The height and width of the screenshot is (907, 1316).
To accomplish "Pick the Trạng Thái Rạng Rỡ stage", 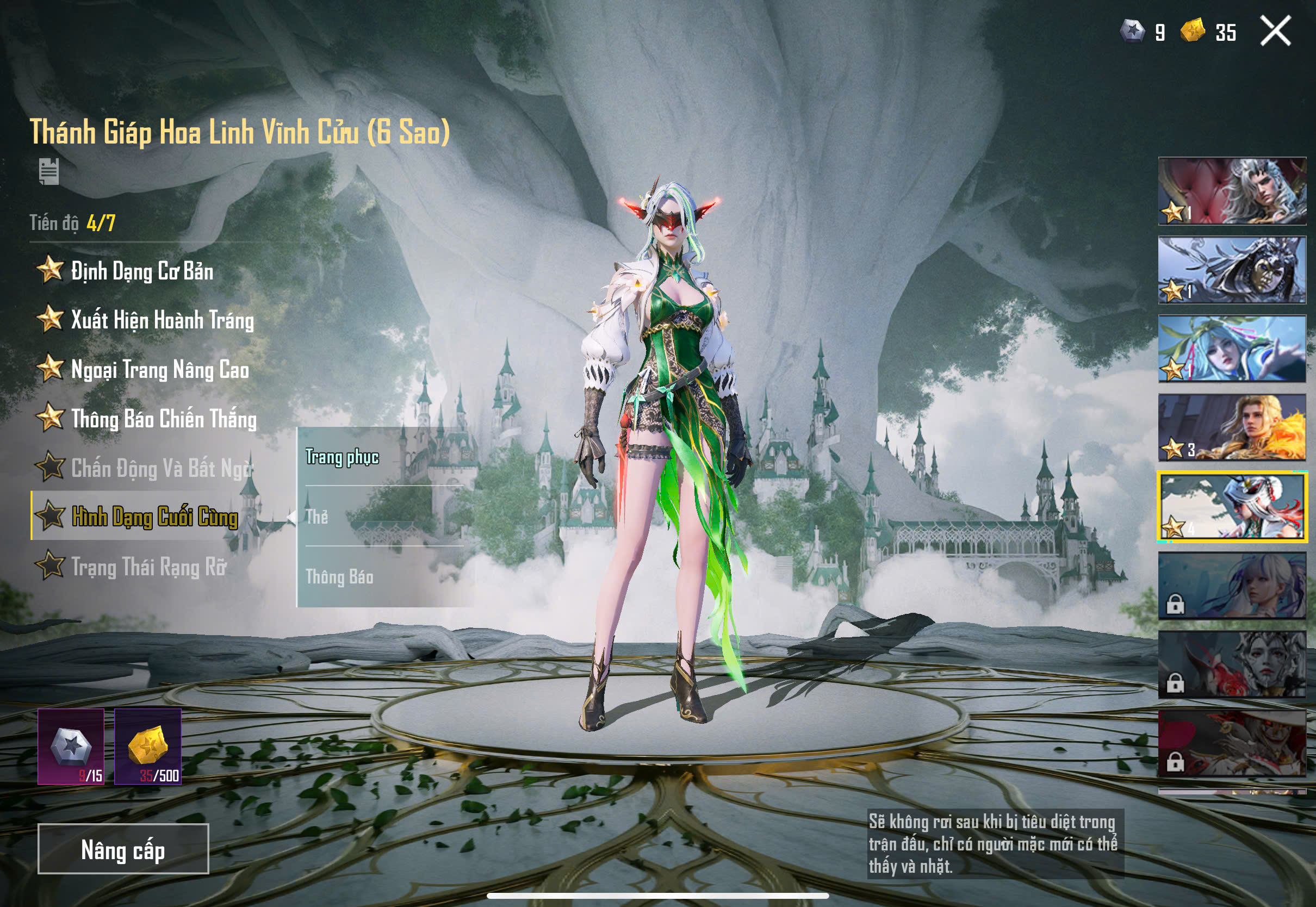I will (x=148, y=566).
